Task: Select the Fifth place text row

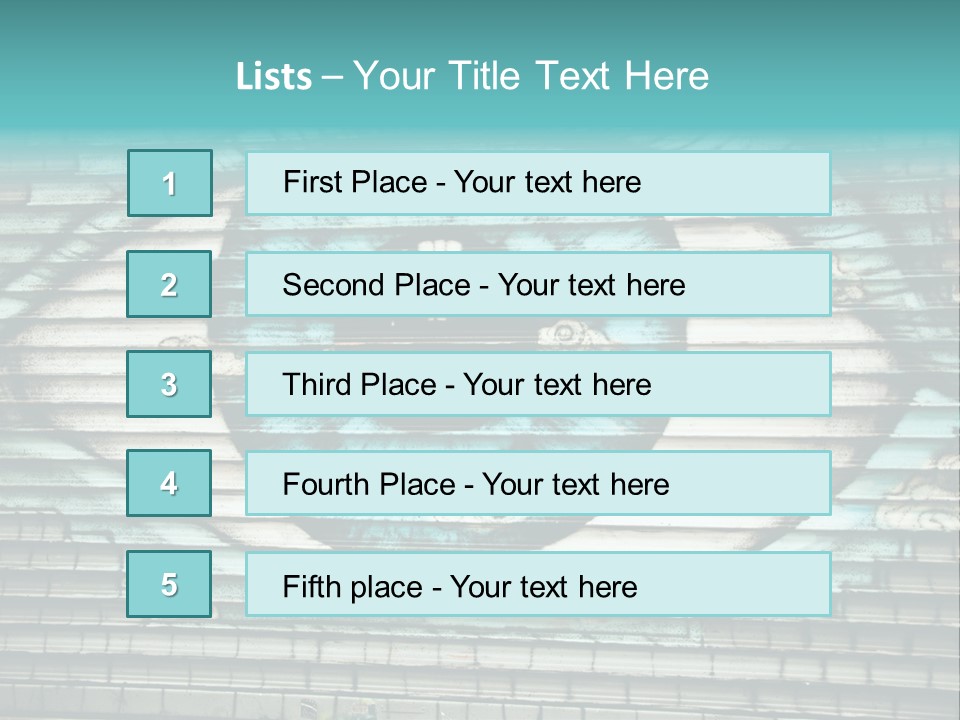Action: pos(538,585)
